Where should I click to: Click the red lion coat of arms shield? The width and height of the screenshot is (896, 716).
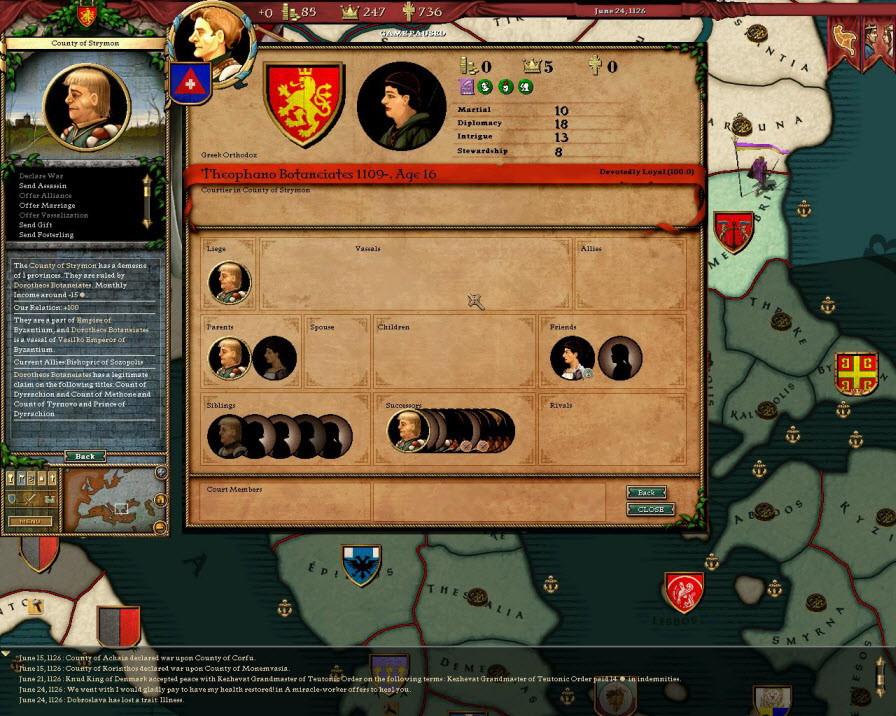click(x=304, y=104)
